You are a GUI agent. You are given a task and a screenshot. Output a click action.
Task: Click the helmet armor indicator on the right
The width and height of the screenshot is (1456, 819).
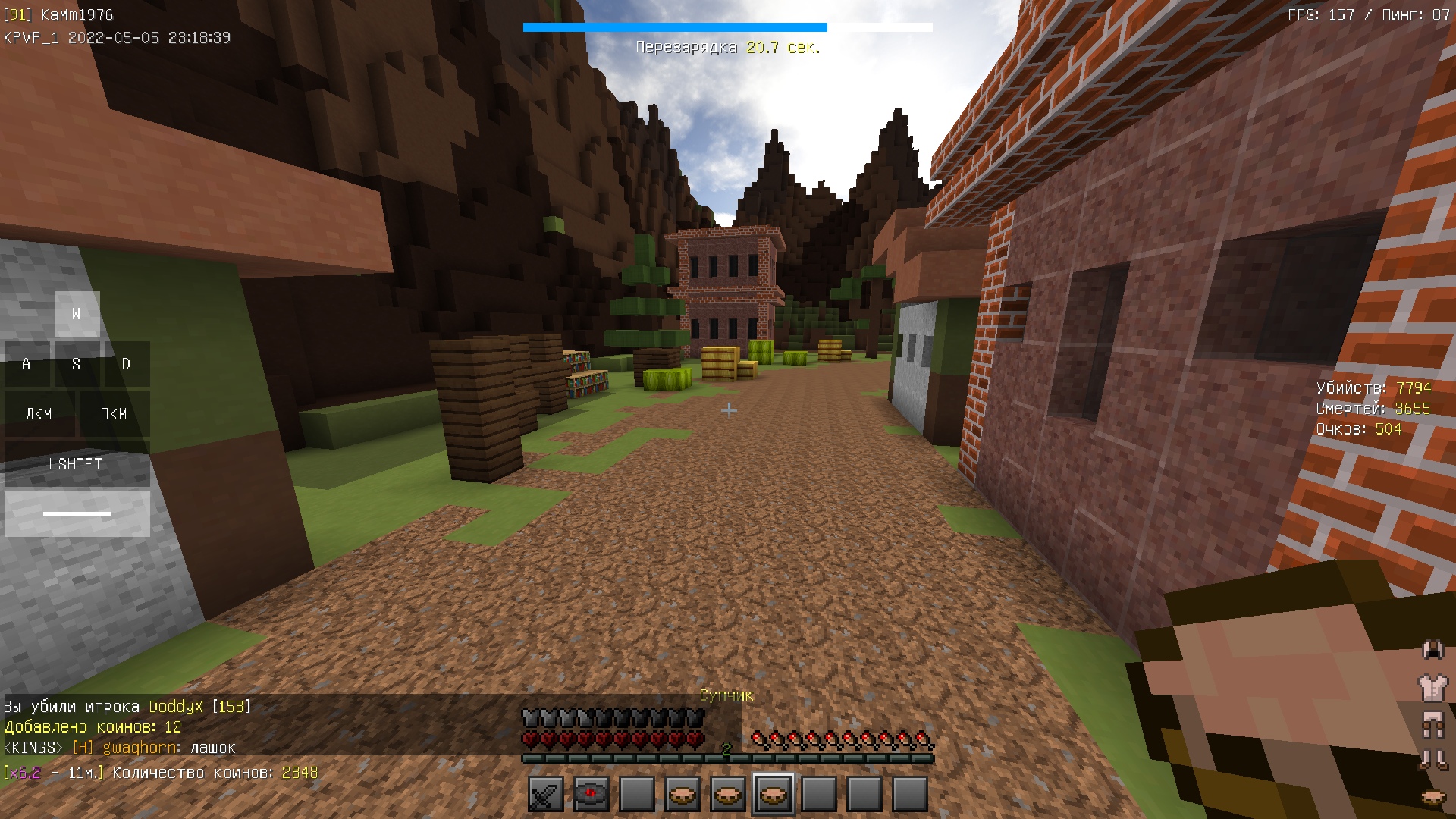1432,651
